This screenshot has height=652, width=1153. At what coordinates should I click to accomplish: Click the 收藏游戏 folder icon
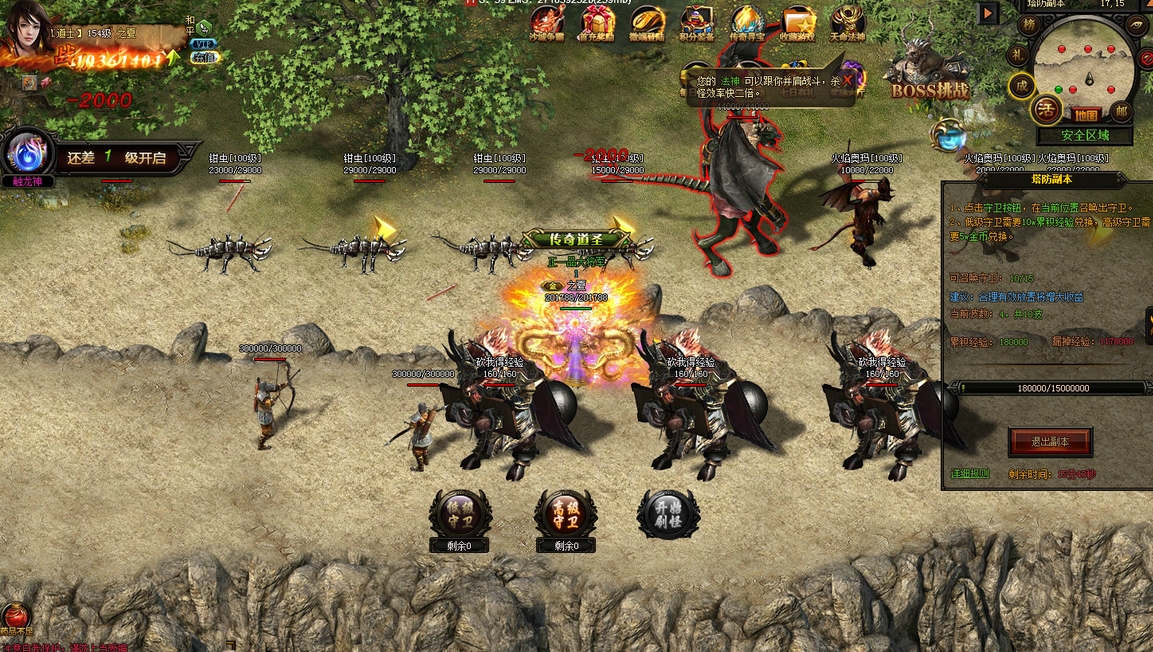tap(798, 22)
